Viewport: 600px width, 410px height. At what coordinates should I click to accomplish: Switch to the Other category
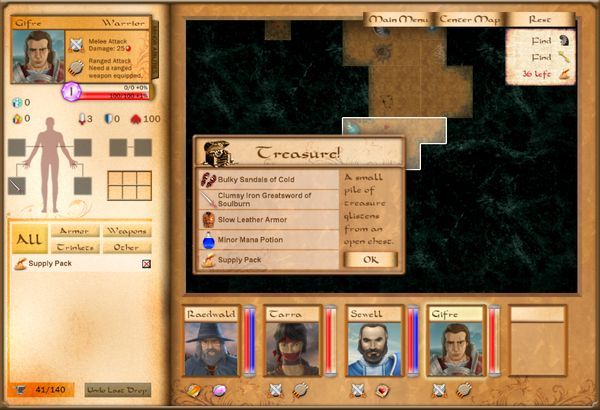point(126,247)
